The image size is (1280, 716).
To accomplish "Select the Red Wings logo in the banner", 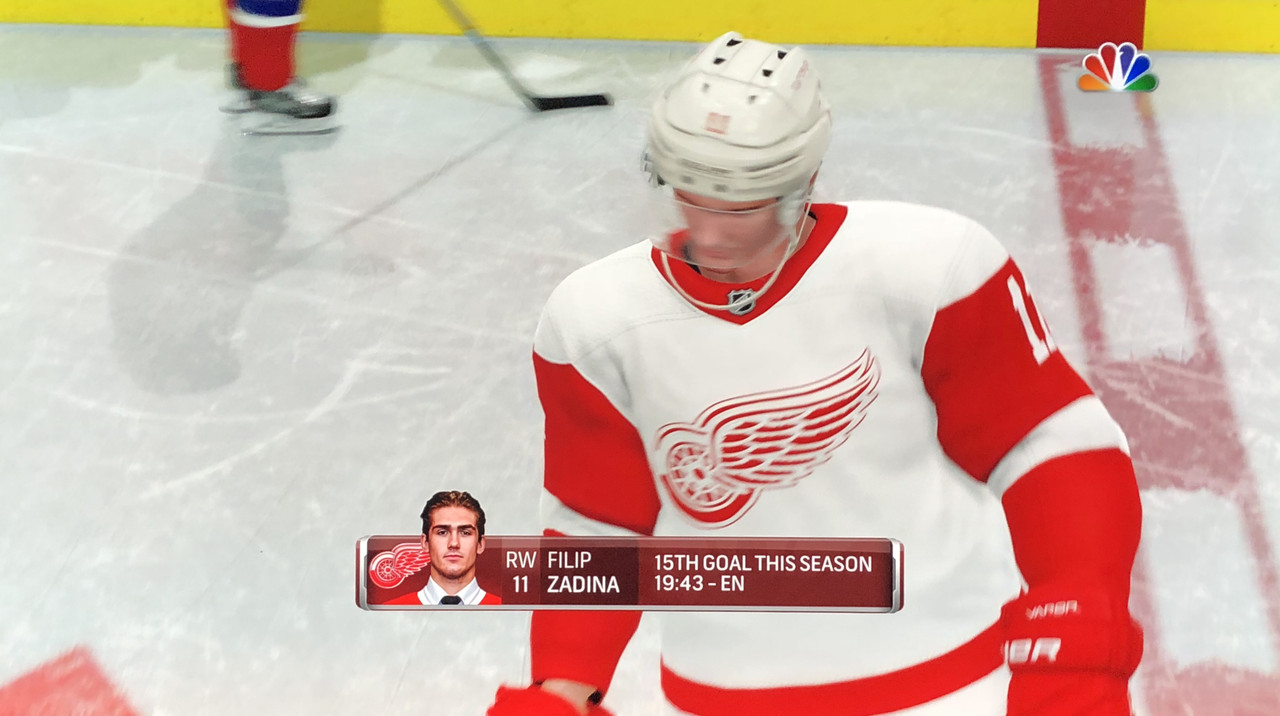I will pos(397,566).
